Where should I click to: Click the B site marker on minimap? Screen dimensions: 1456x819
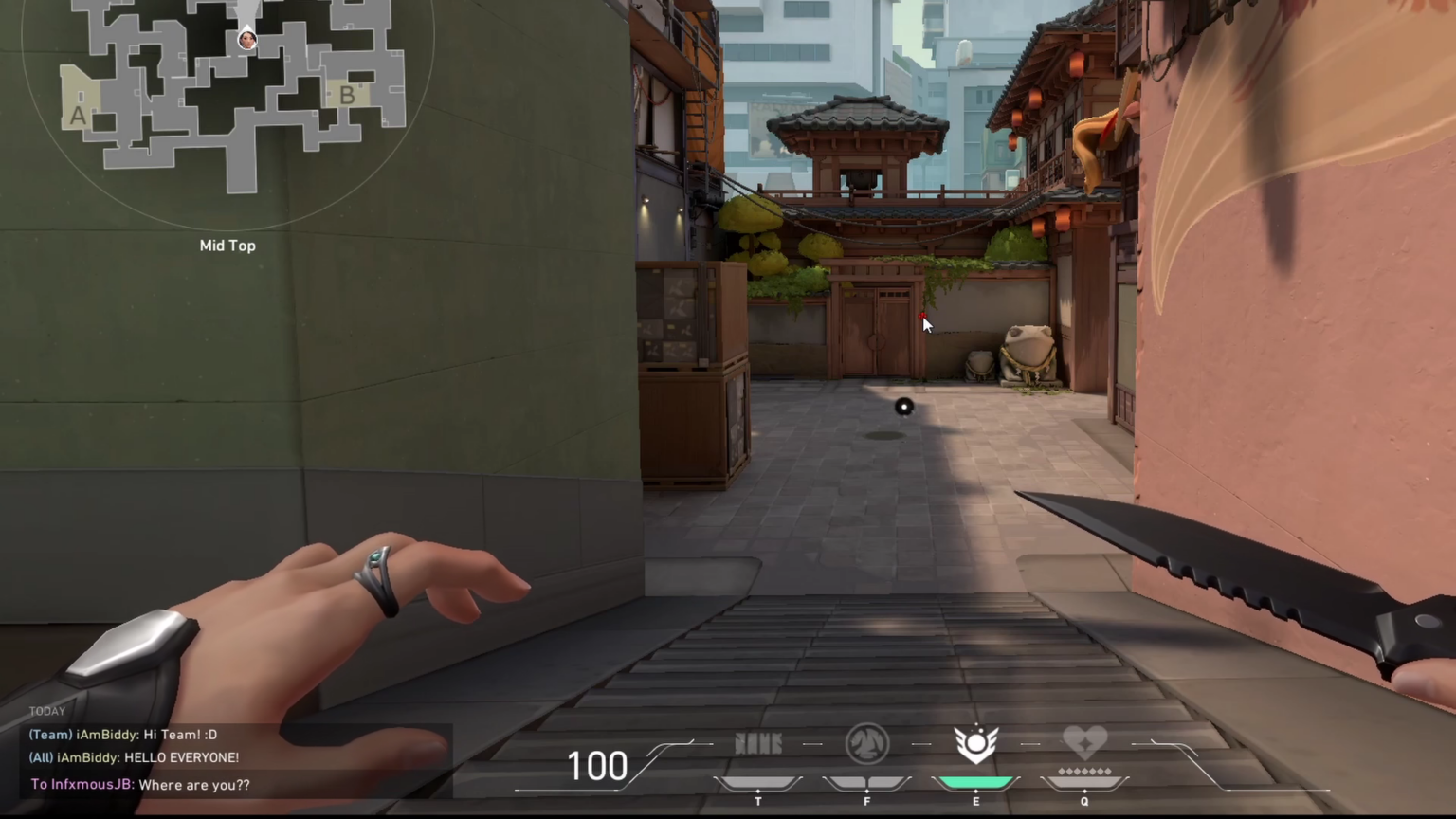[x=347, y=95]
